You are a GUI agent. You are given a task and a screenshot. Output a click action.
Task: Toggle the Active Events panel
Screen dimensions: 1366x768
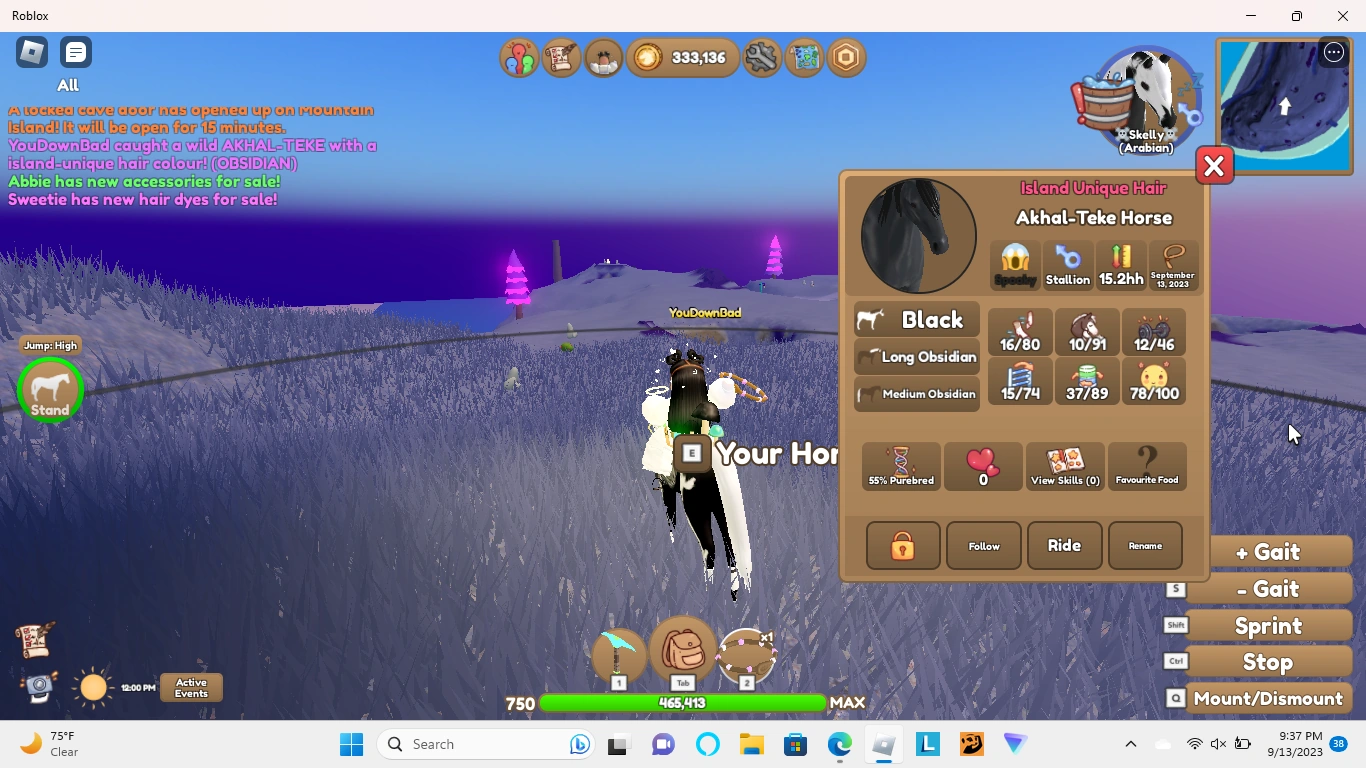tap(190, 688)
